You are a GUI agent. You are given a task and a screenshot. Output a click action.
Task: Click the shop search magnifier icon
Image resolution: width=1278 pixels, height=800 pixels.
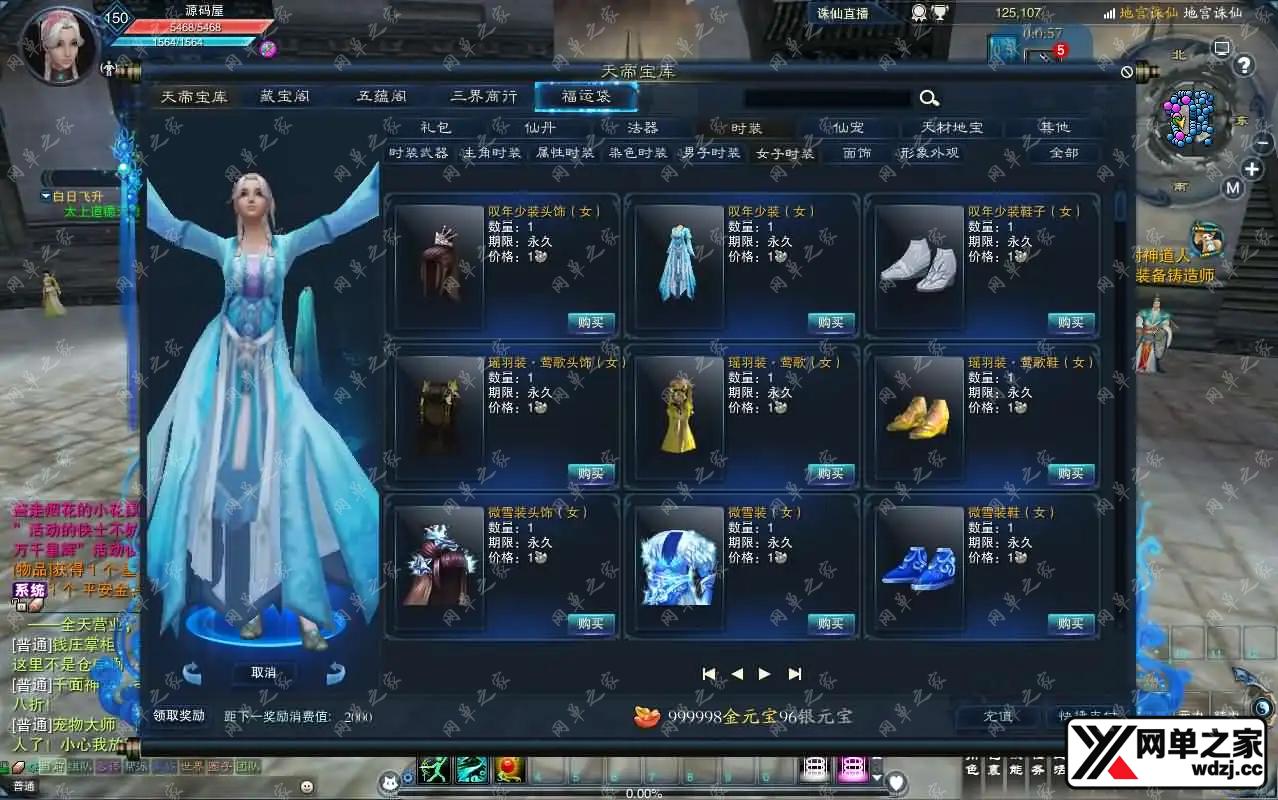tap(929, 98)
